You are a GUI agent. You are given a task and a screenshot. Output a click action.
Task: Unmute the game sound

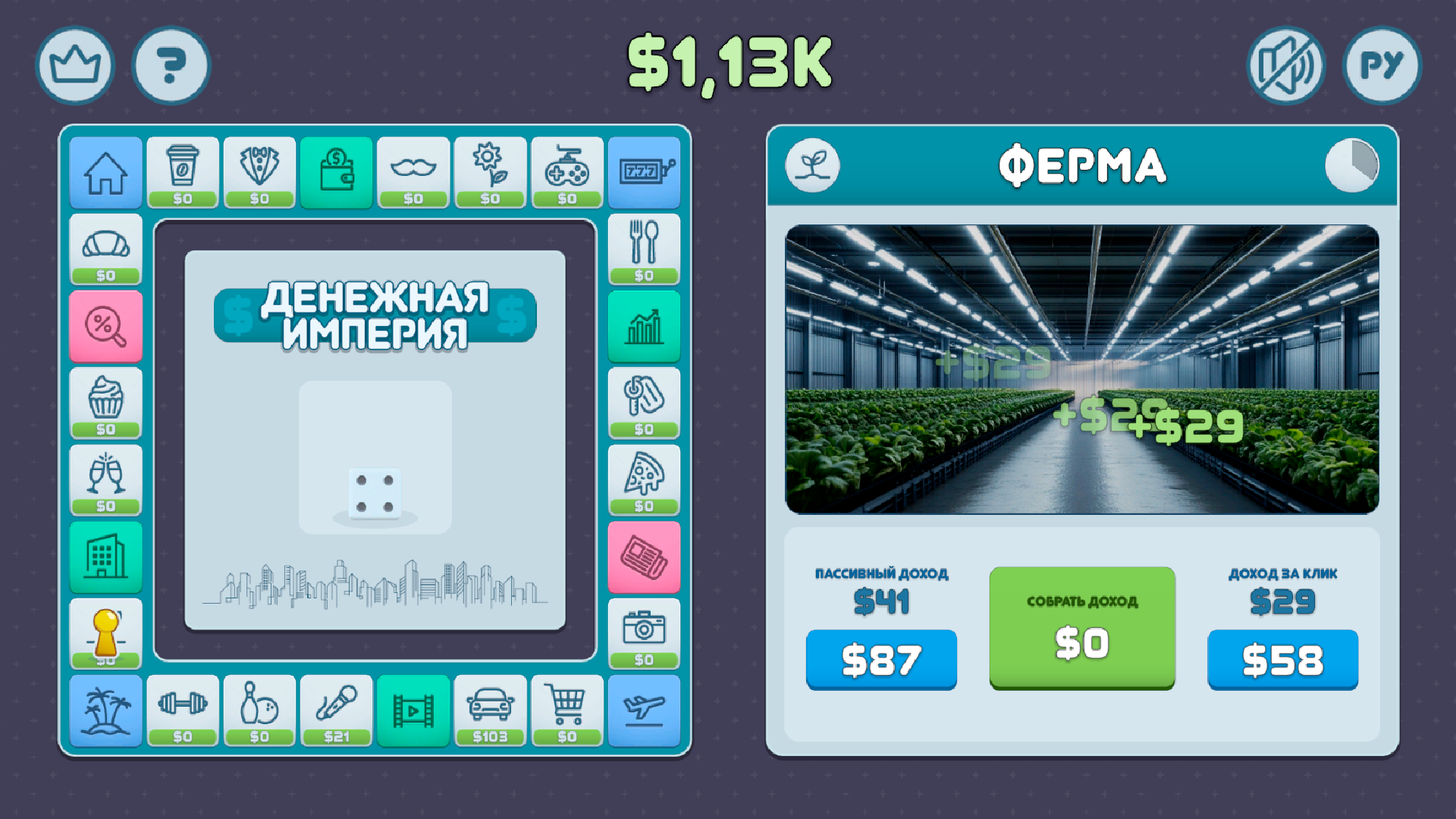click(1285, 67)
